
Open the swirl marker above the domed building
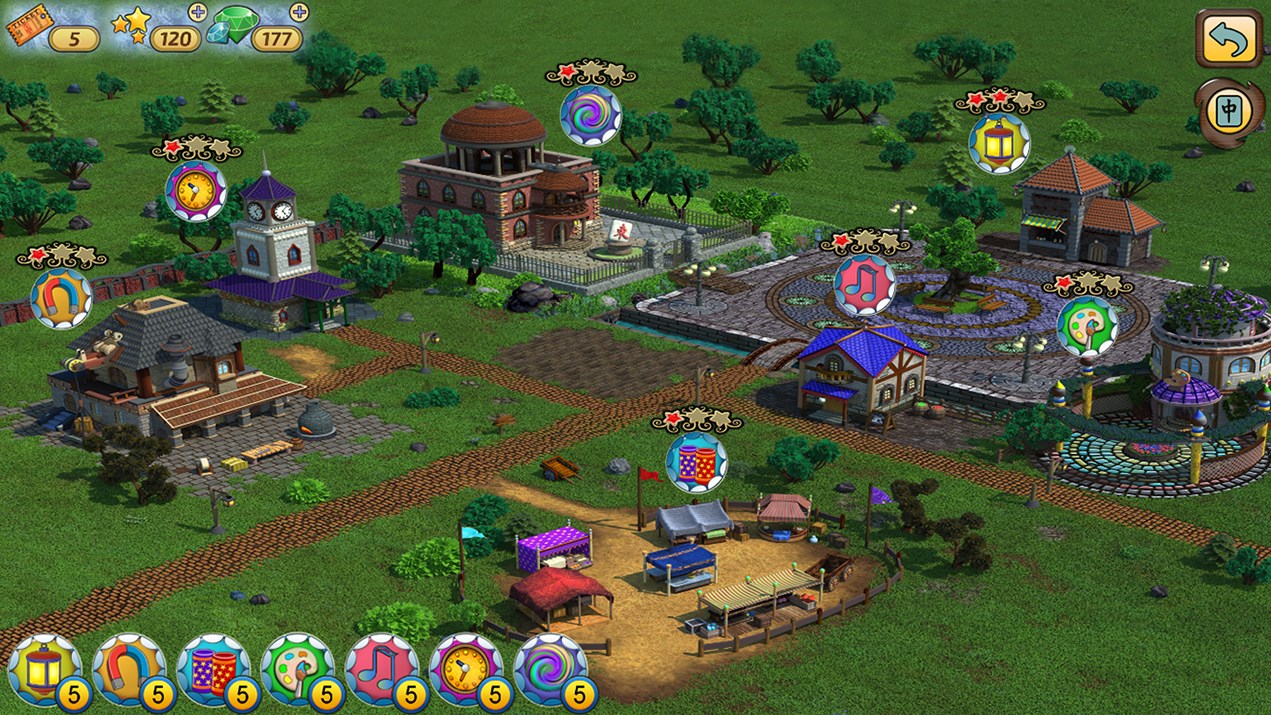590,115
